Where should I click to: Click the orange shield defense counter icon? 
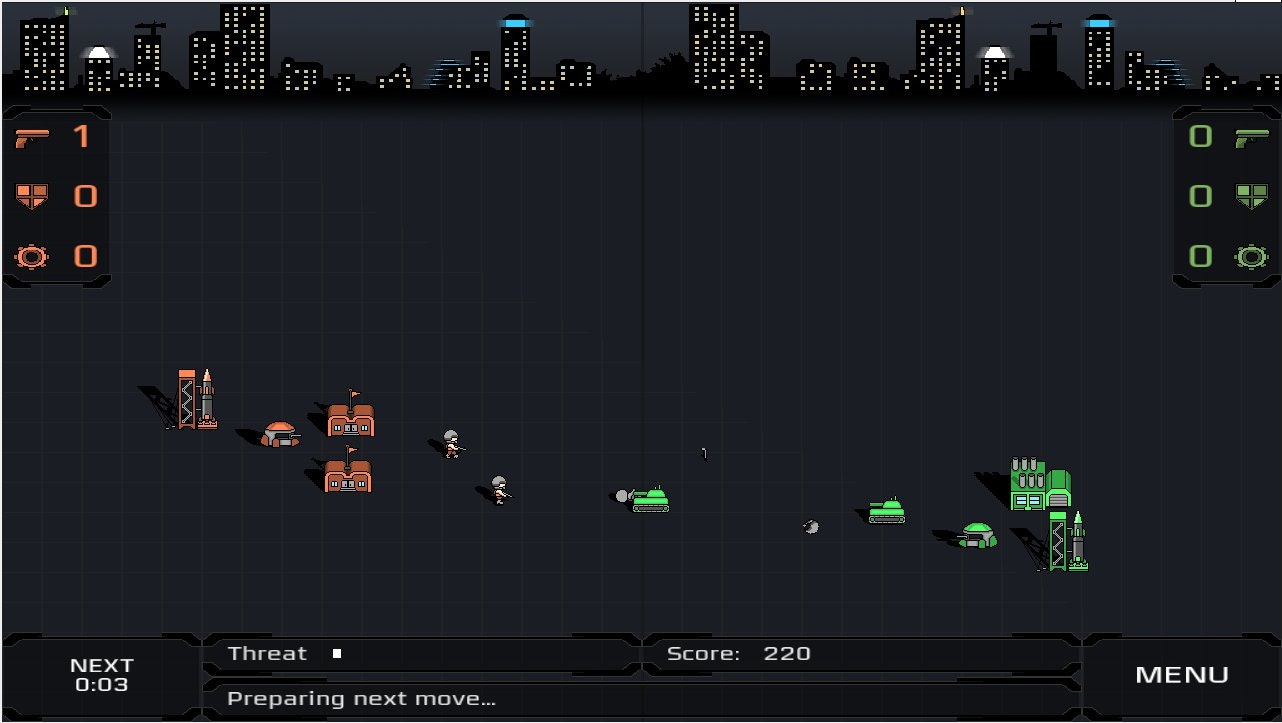(x=33, y=197)
